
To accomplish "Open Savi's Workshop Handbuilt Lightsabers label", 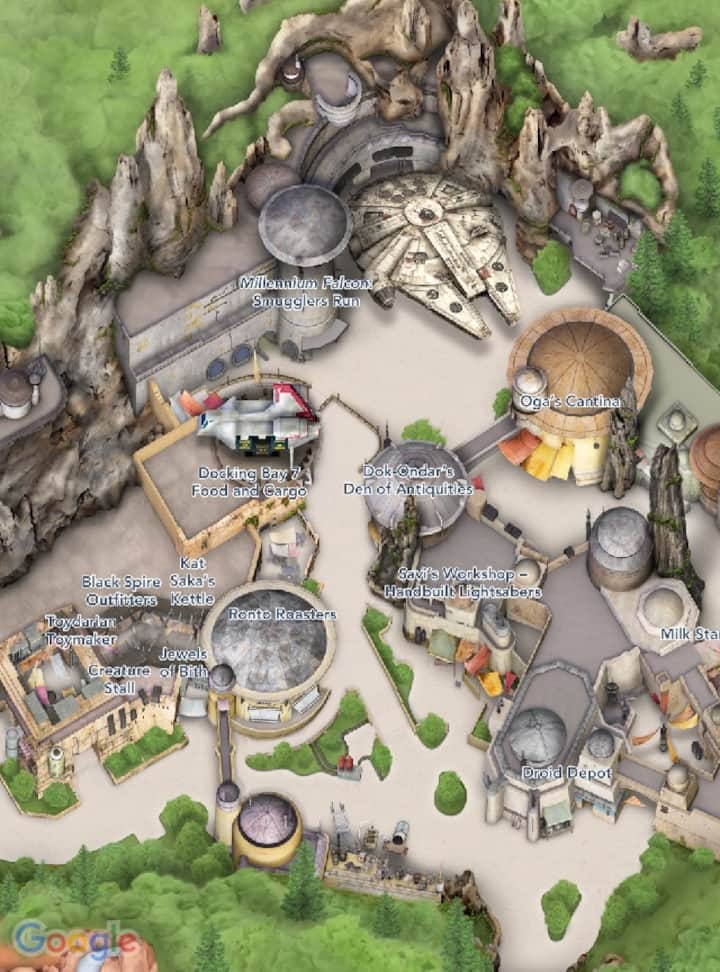I will pos(463,584).
